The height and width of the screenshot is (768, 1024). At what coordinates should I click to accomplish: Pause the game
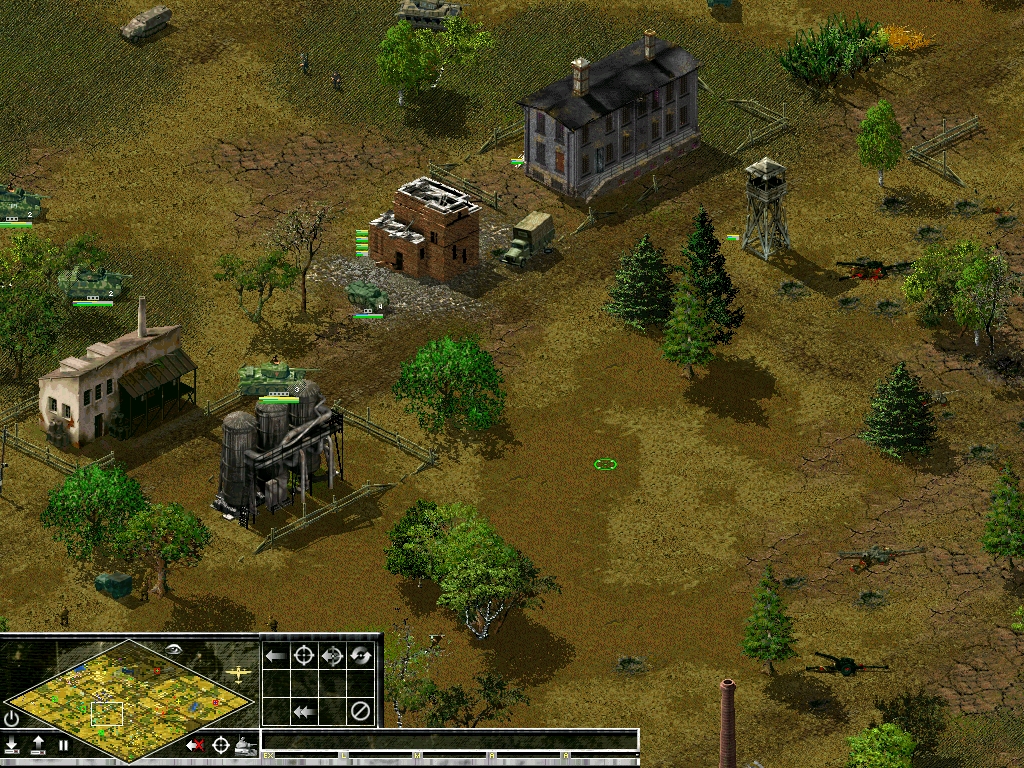[x=63, y=745]
